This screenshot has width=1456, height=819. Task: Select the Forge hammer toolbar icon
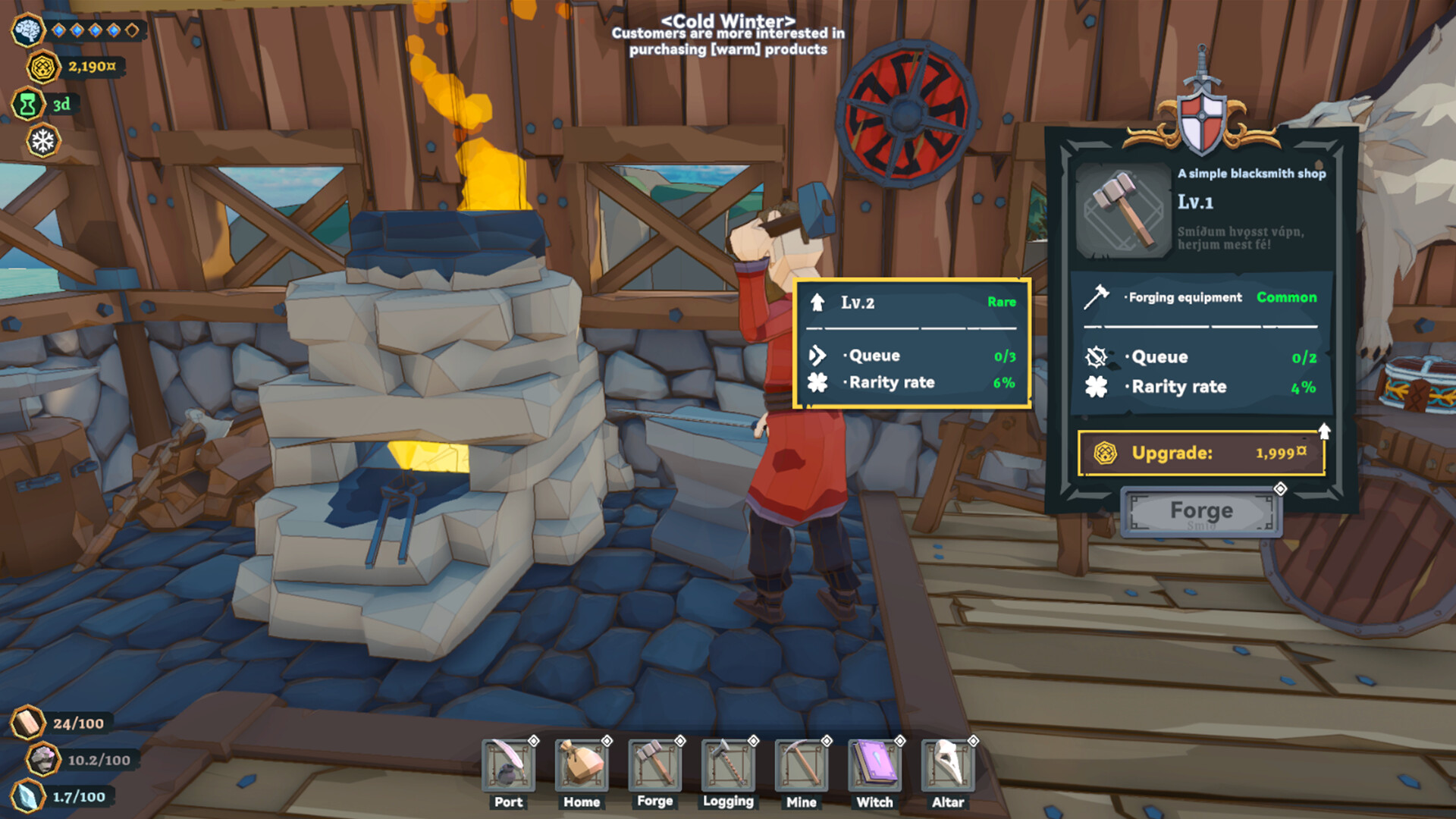[x=654, y=766]
